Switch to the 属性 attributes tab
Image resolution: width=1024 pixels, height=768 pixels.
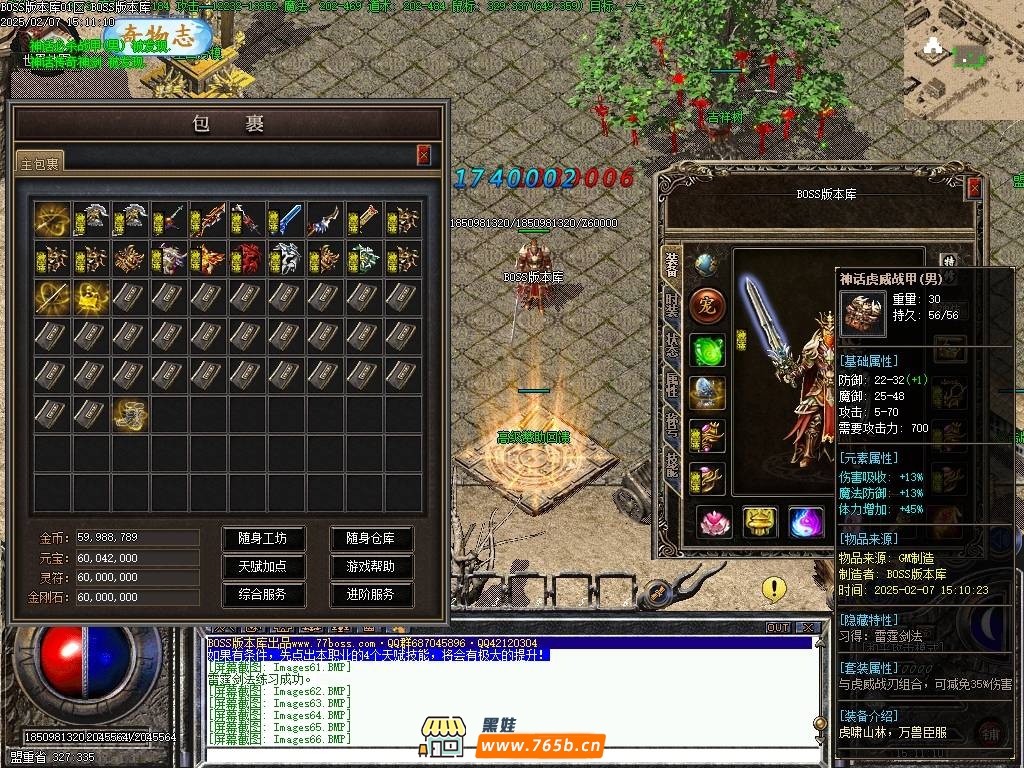[x=672, y=386]
